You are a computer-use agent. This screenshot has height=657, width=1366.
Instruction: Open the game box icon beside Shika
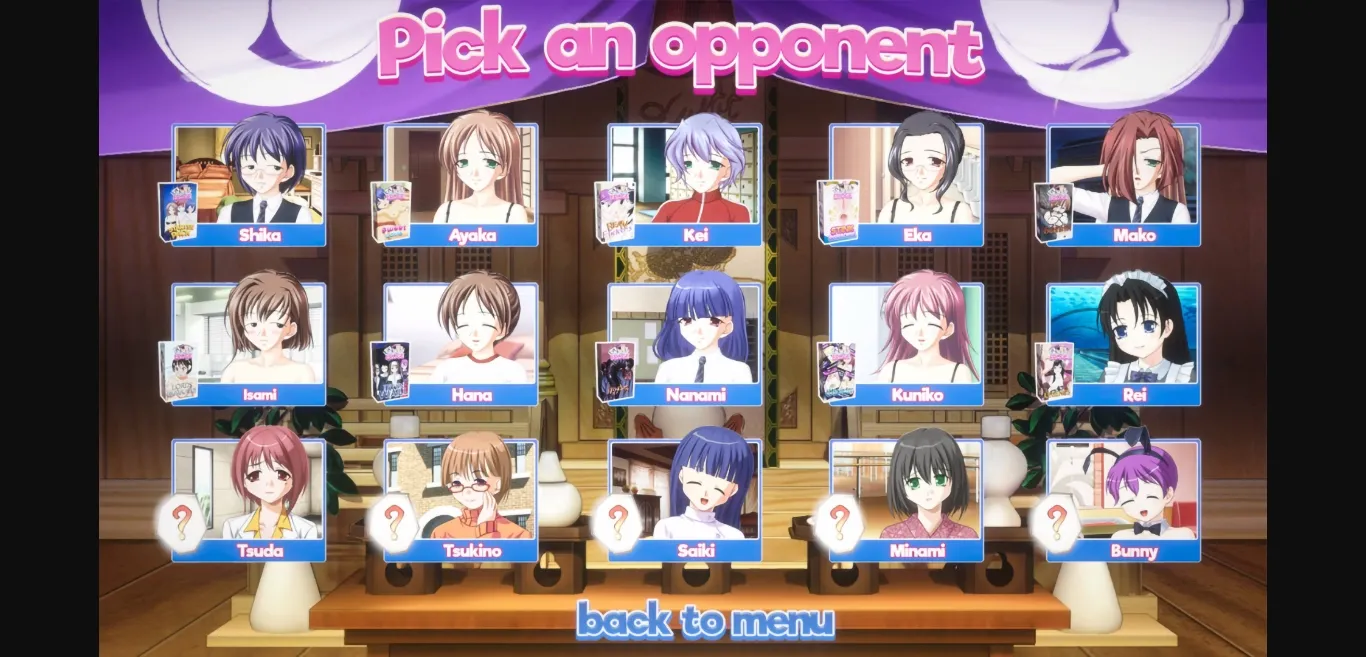tap(178, 212)
